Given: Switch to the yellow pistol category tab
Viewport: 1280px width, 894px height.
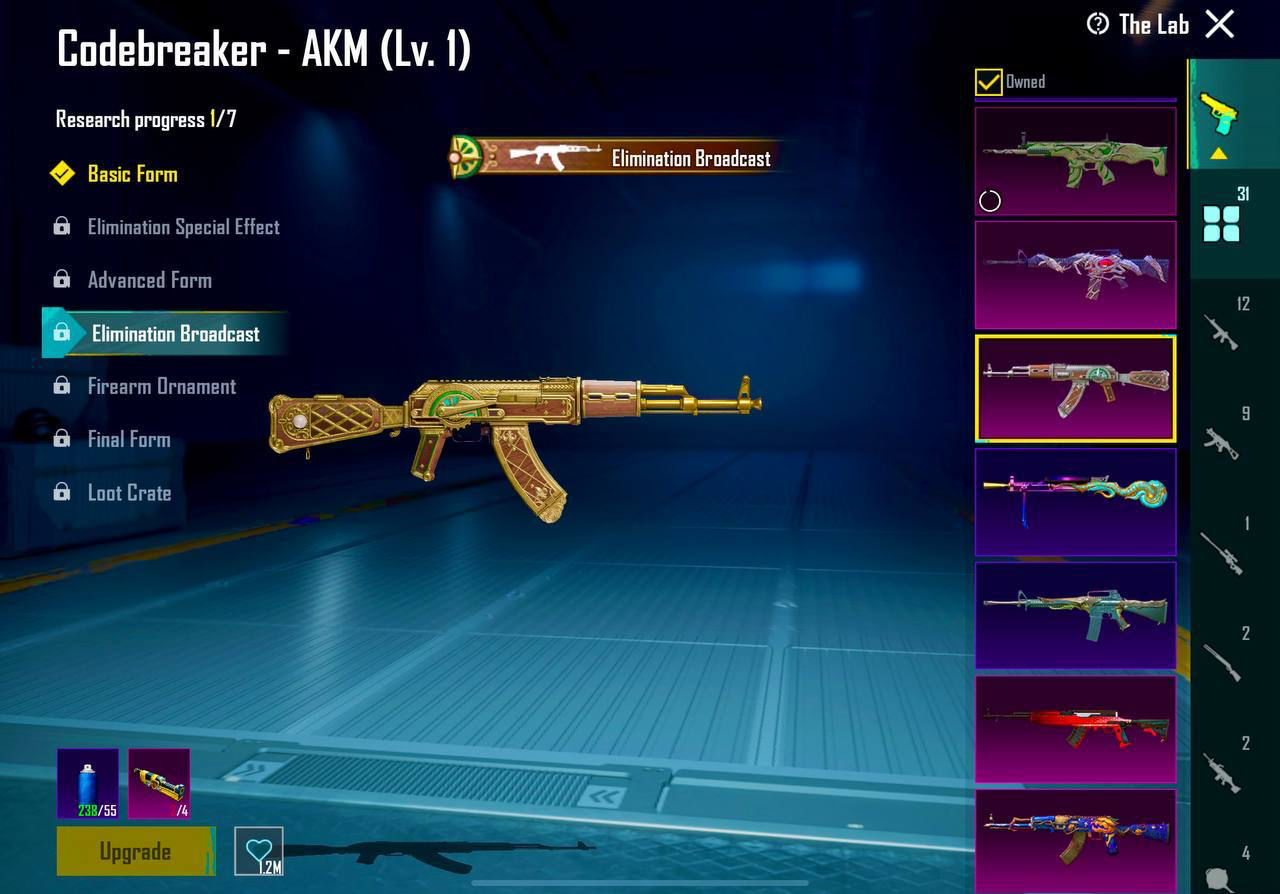Looking at the screenshot, I should (1218, 114).
